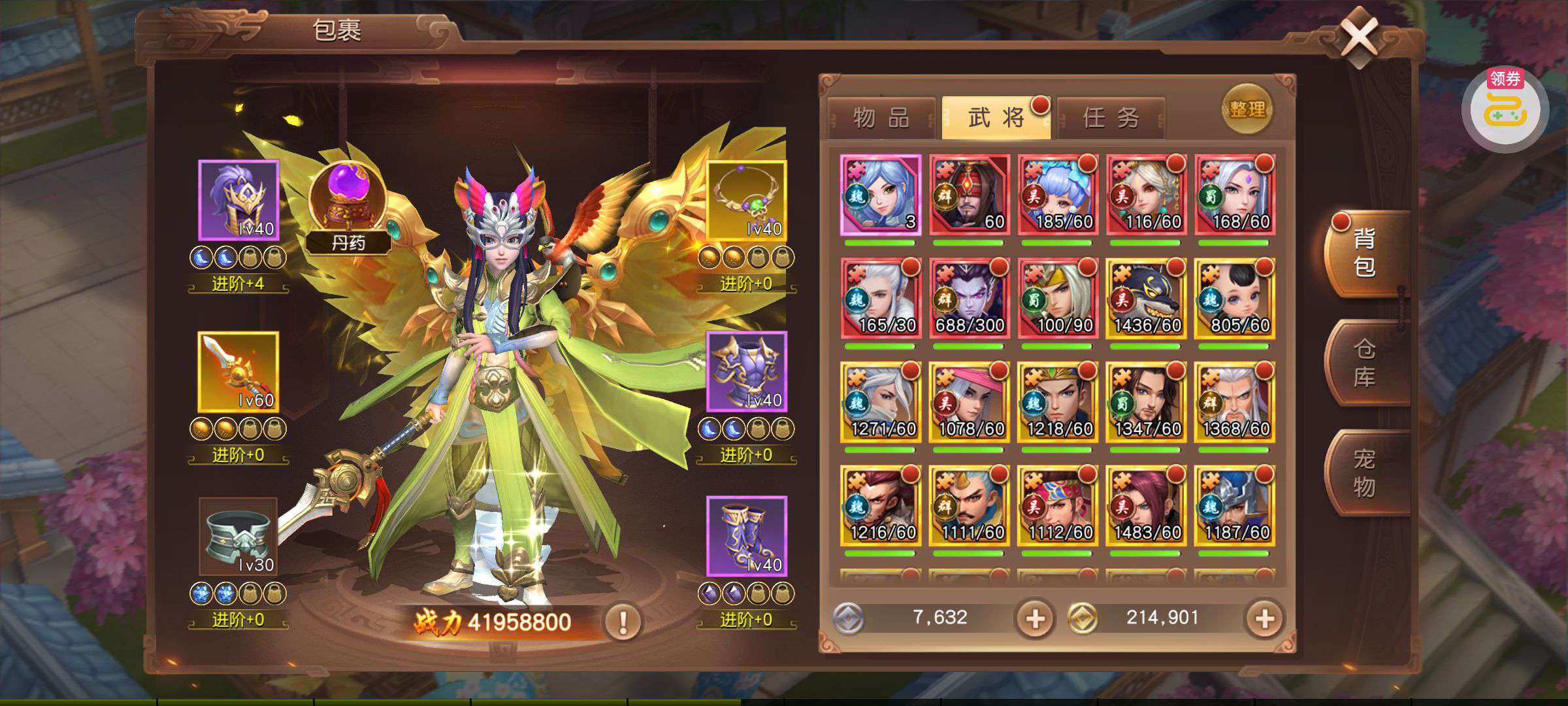Image resolution: width=1568 pixels, height=706 pixels.
Task: Select the lv40 purple boots slot
Action: [746, 537]
